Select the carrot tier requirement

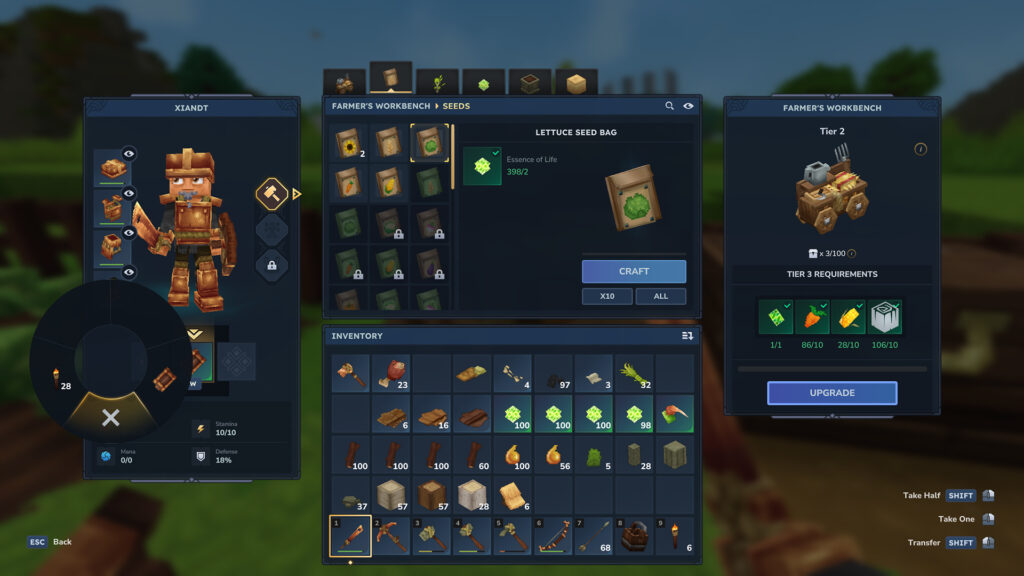811,317
